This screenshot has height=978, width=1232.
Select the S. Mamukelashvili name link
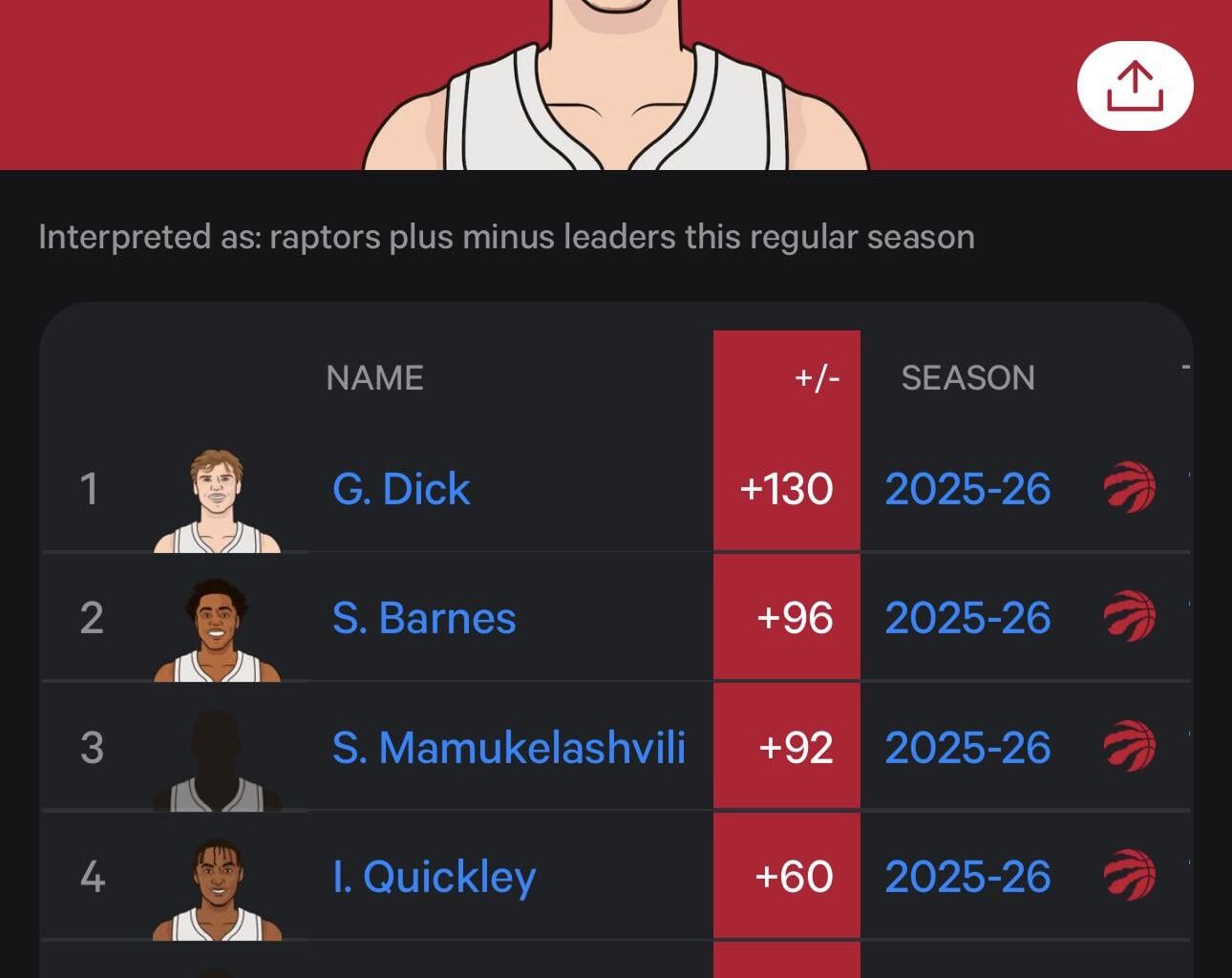coord(508,747)
